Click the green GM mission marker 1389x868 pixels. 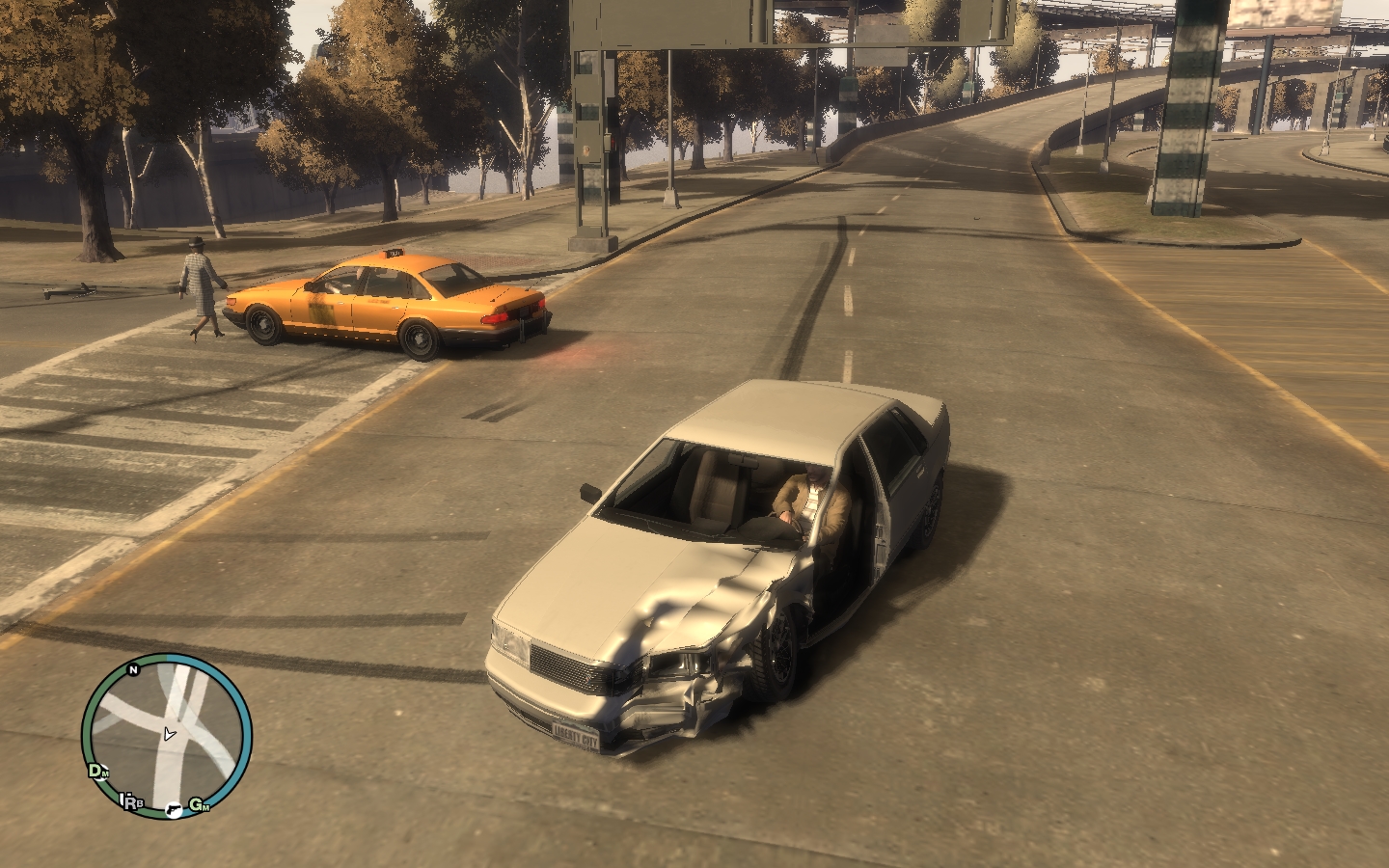[x=199, y=804]
